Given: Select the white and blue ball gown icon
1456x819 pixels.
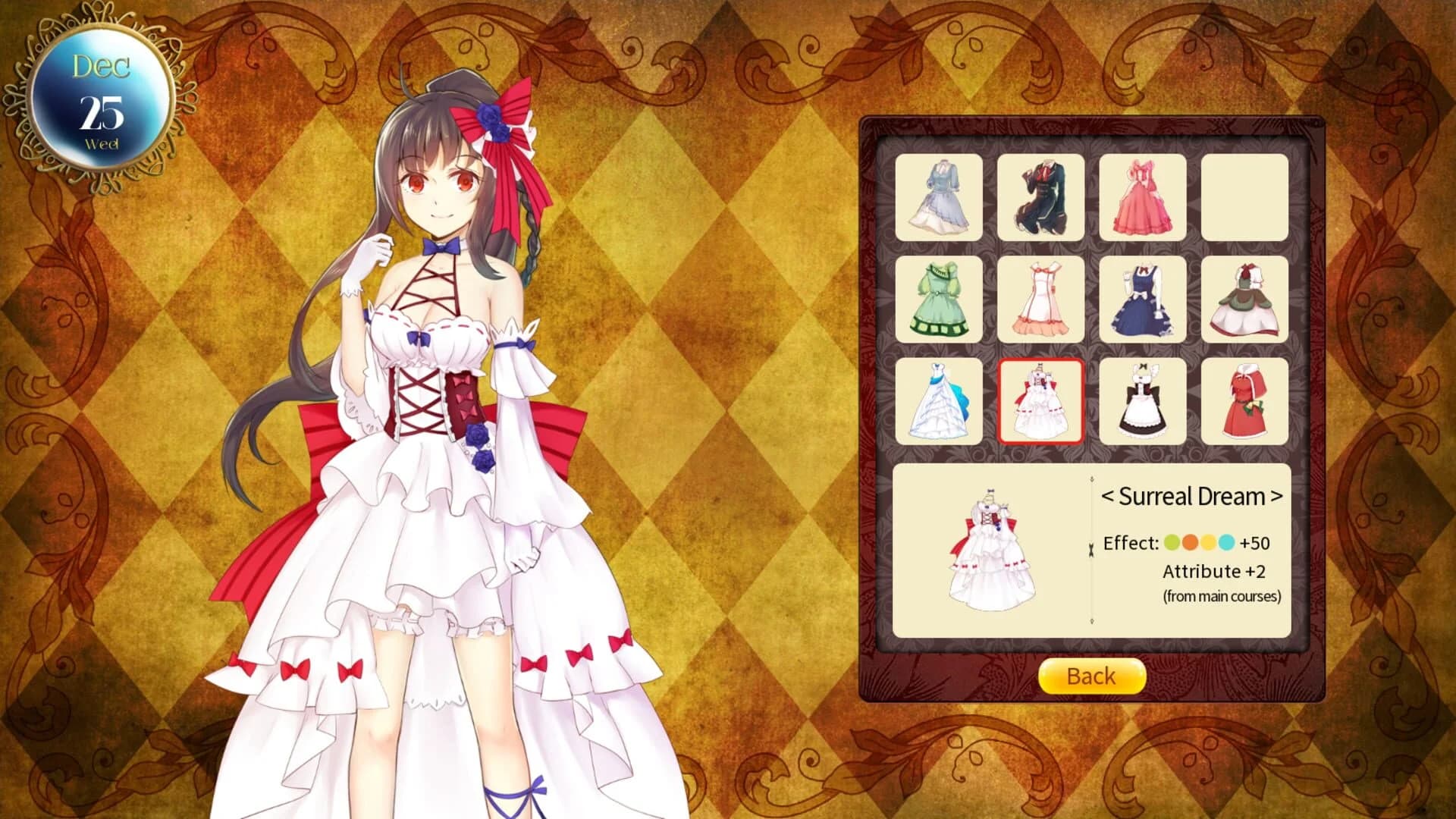Looking at the screenshot, I should [x=940, y=400].
